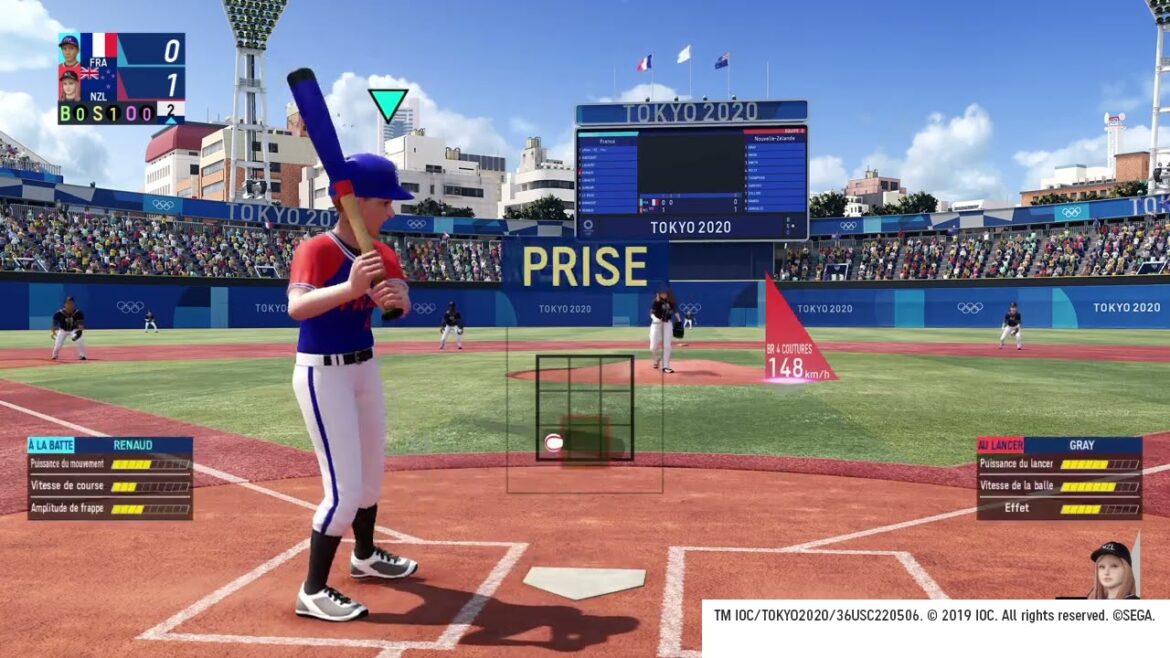Viewport: 1170px width, 658px height.
Task: Click the strike zone grid
Action: [x=584, y=408]
